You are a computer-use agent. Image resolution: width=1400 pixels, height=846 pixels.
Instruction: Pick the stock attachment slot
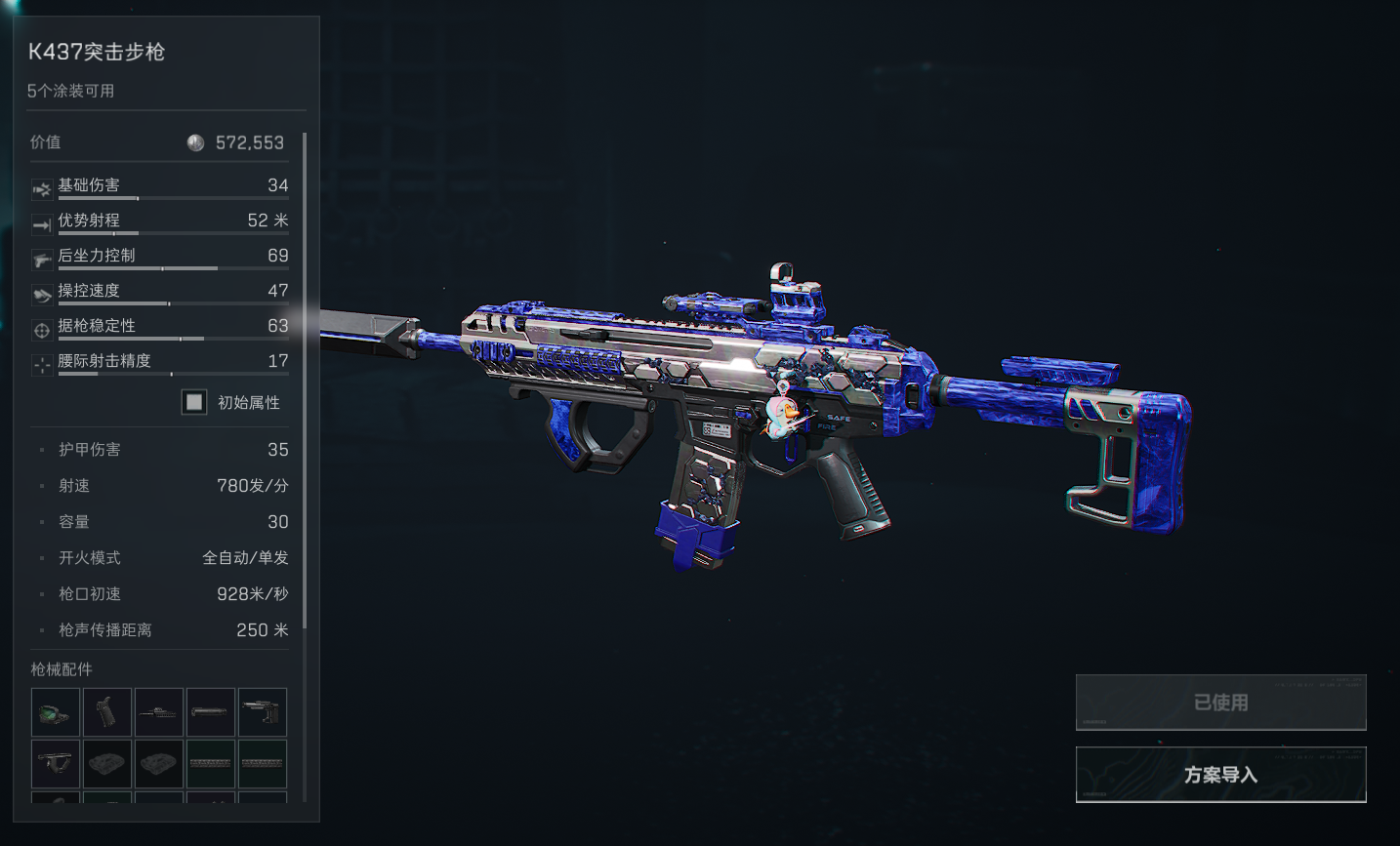[263, 712]
